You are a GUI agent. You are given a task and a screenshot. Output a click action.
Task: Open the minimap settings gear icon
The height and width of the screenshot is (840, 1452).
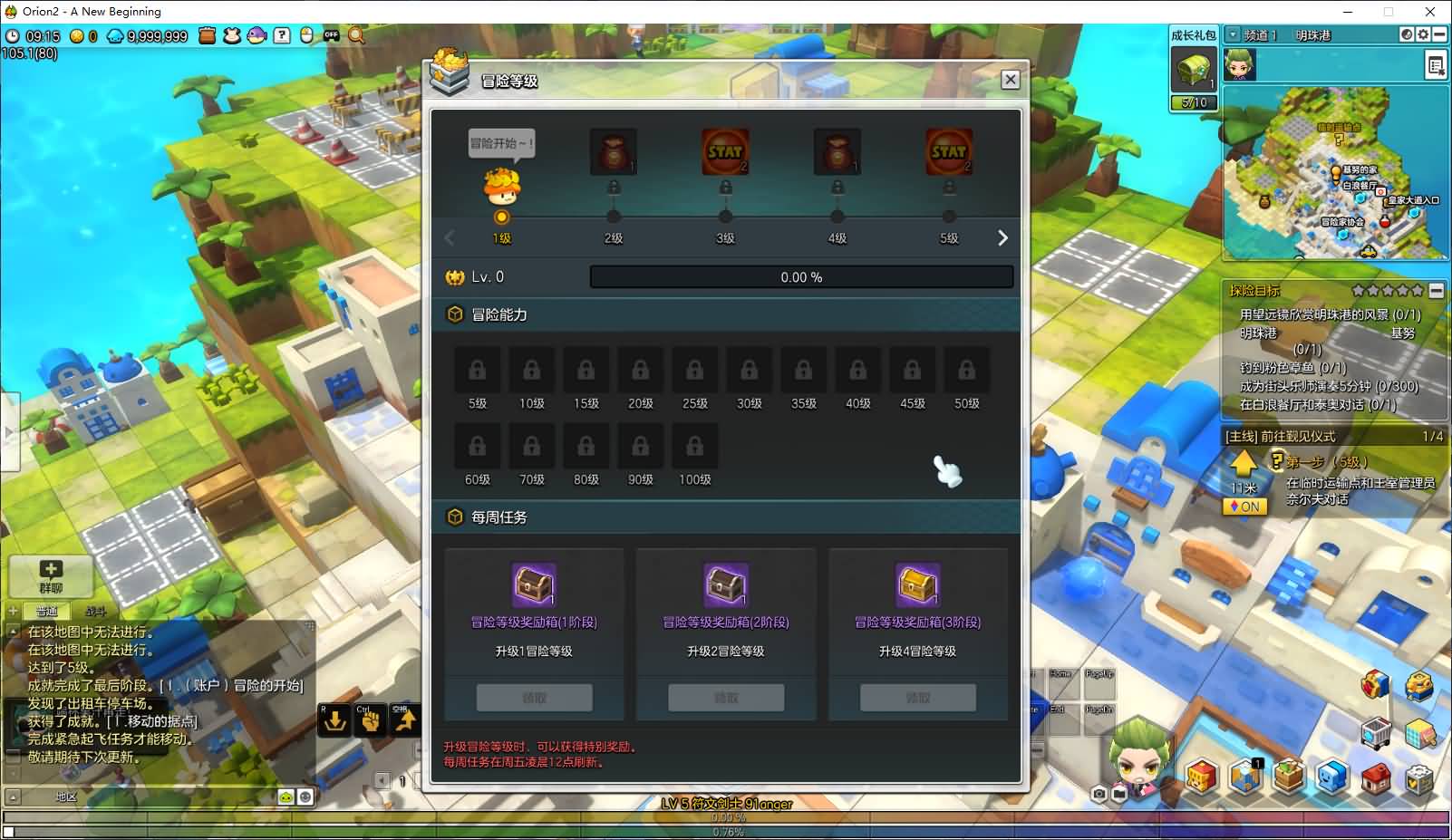pyautogui.click(x=1423, y=34)
